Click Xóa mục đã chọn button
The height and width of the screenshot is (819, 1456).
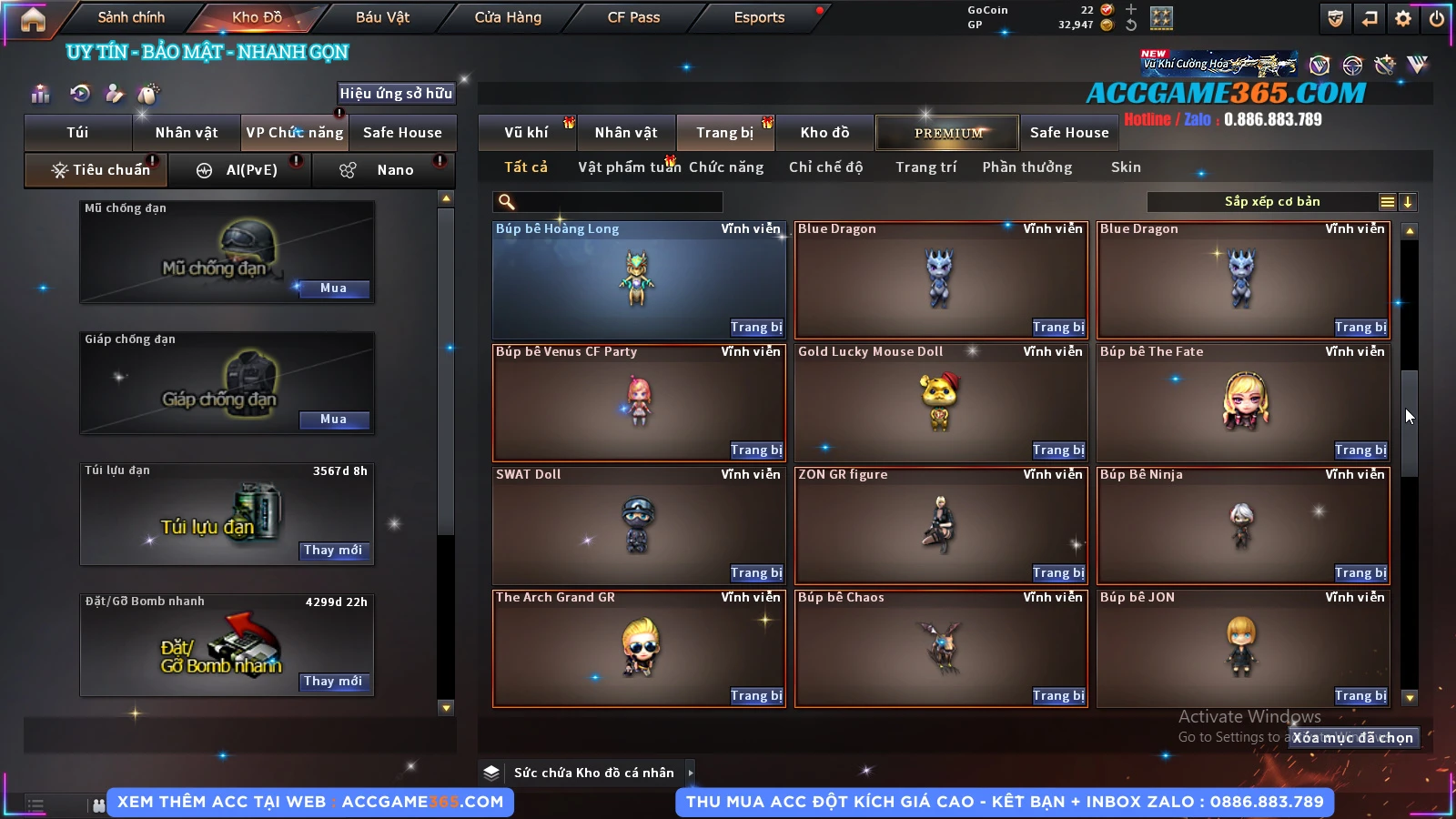pyautogui.click(x=1353, y=738)
